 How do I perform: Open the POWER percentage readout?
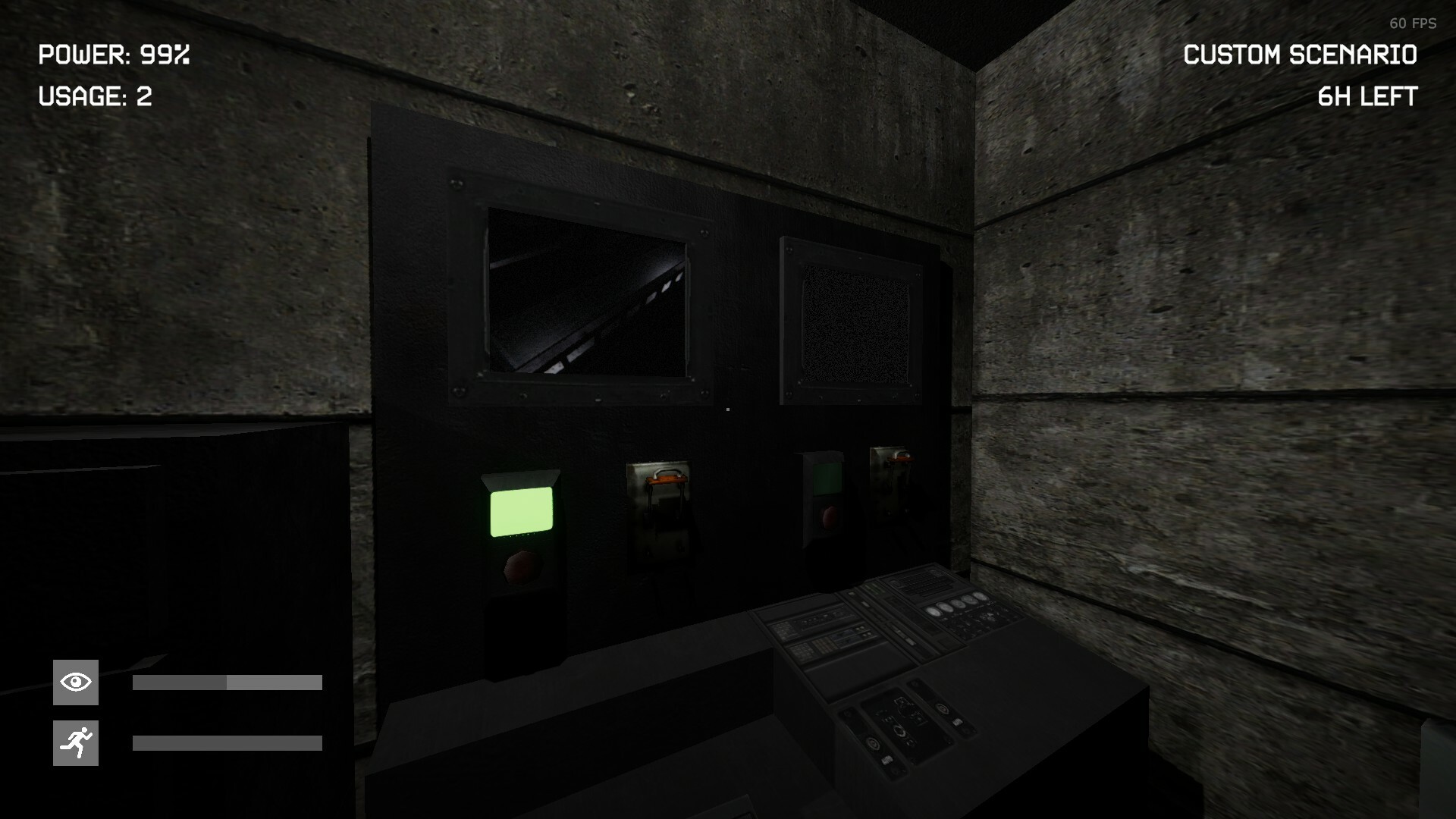point(114,55)
